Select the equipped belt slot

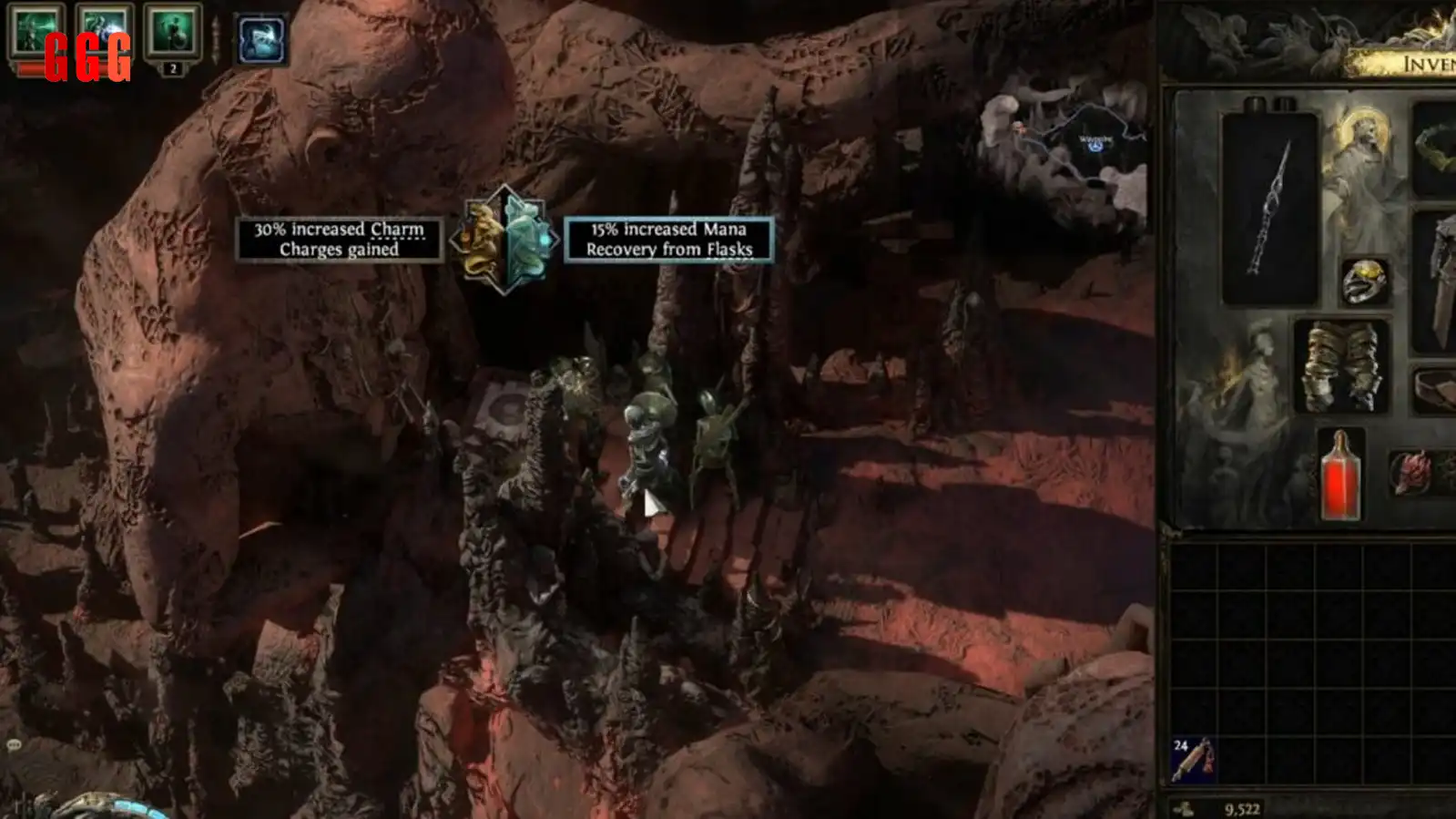[1437, 389]
